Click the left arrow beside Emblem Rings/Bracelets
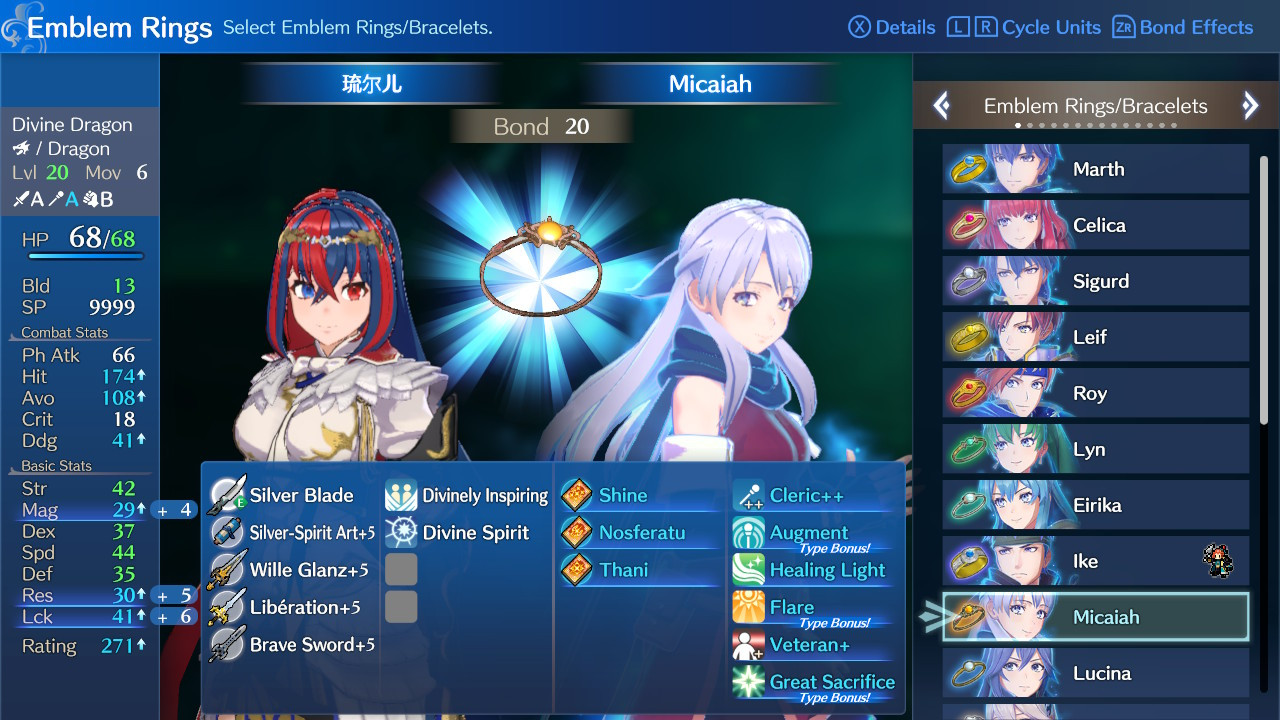The image size is (1280, 720). click(941, 105)
